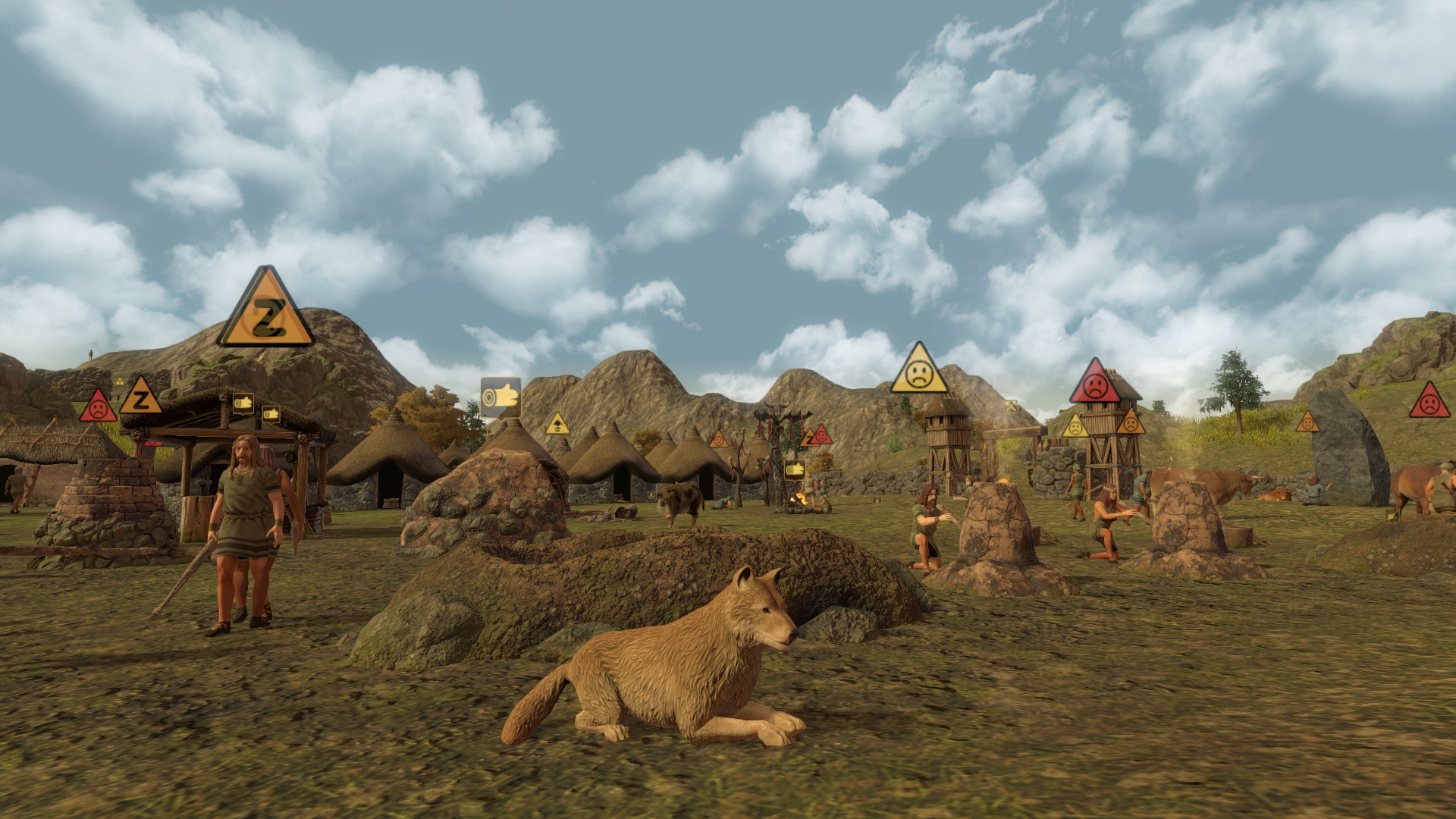Open the grey log-carrying hand task marker

[x=500, y=397]
